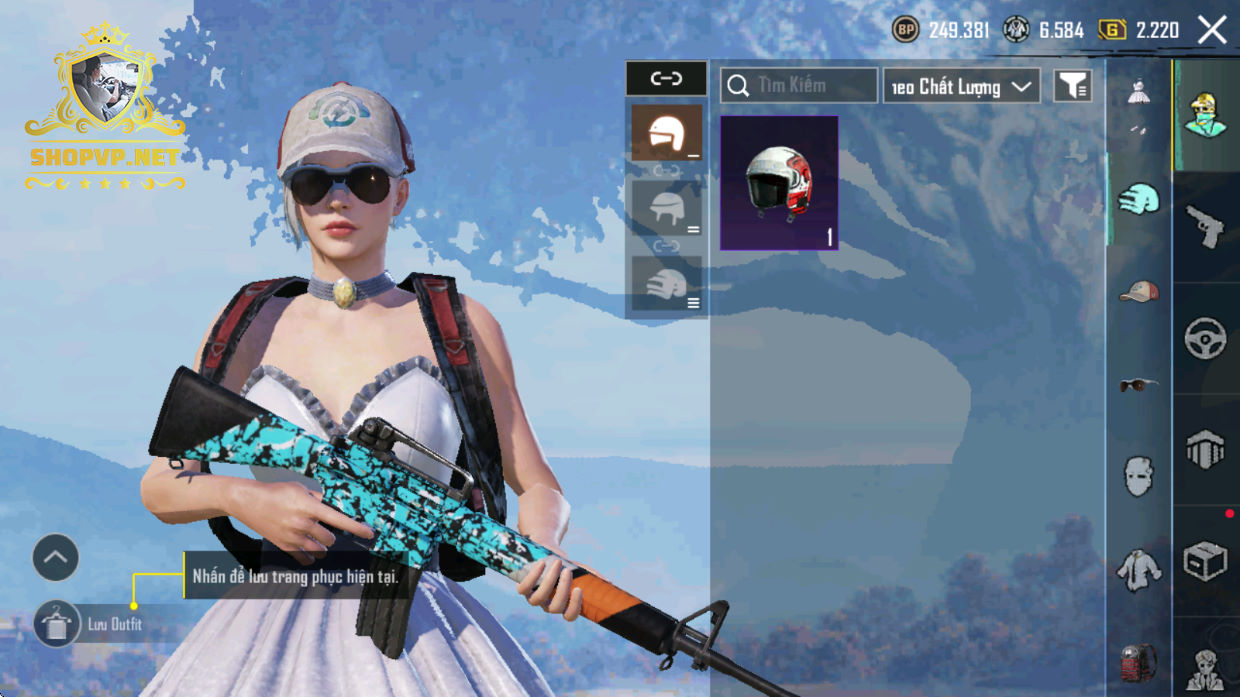Select the dress outfit subcategory
The image size is (1240, 697).
coord(1138,95)
